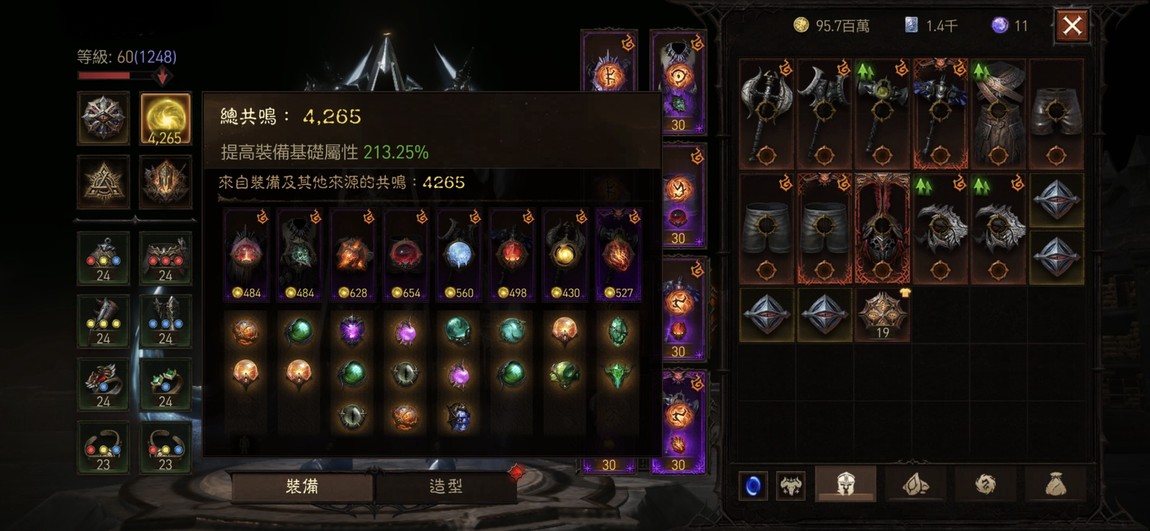Close the inventory with the X button
Image resolution: width=1150 pixels, height=531 pixels.
[1072, 26]
